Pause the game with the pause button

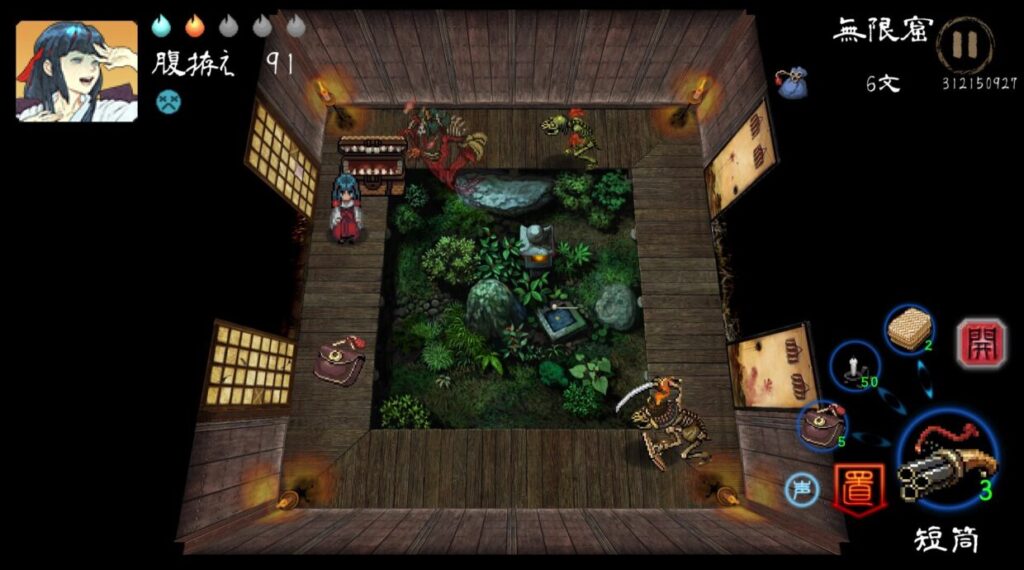pos(965,45)
